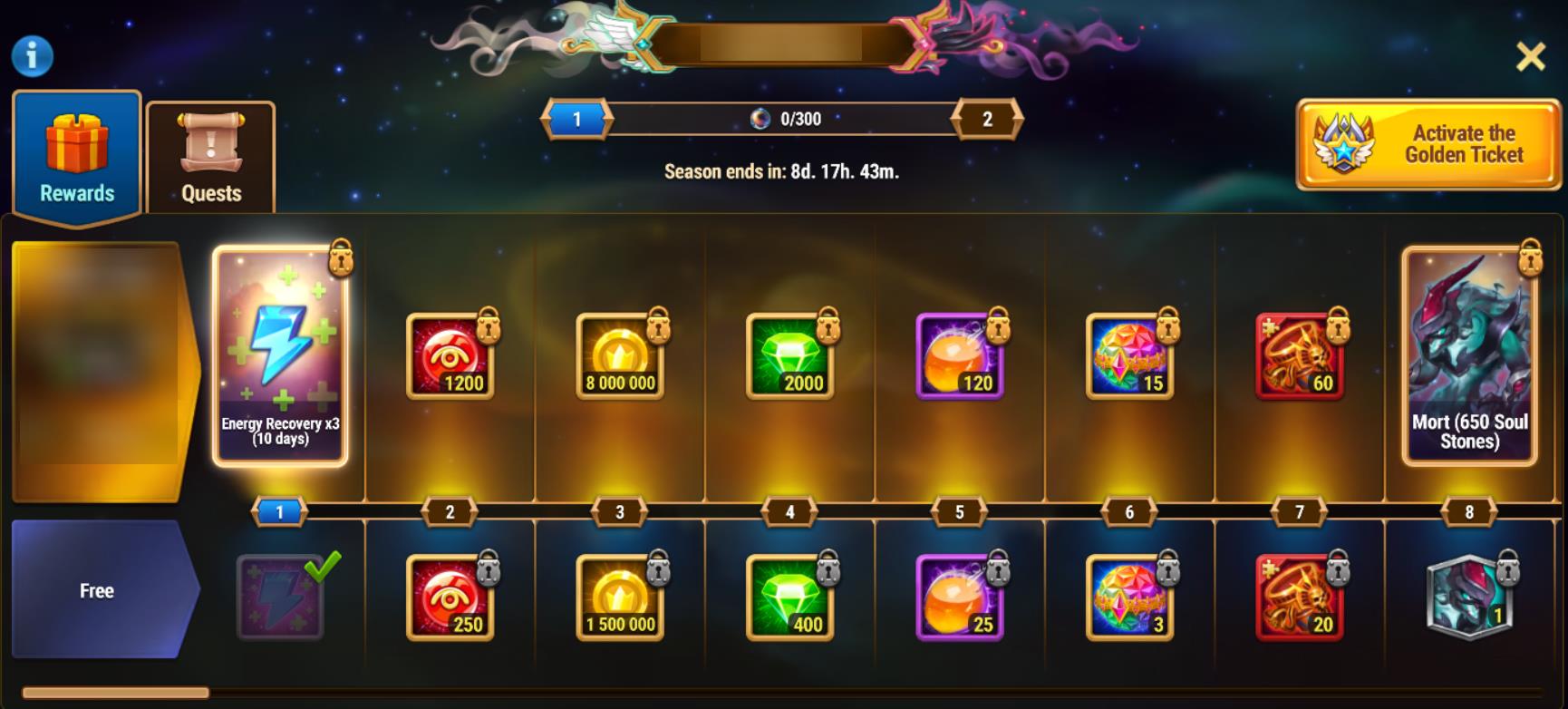Select the free Mort hexagon soul stone reward
Image resolution: width=1568 pixels, height=709 pixels.
pyautogui.click(x=1469, y=597)
